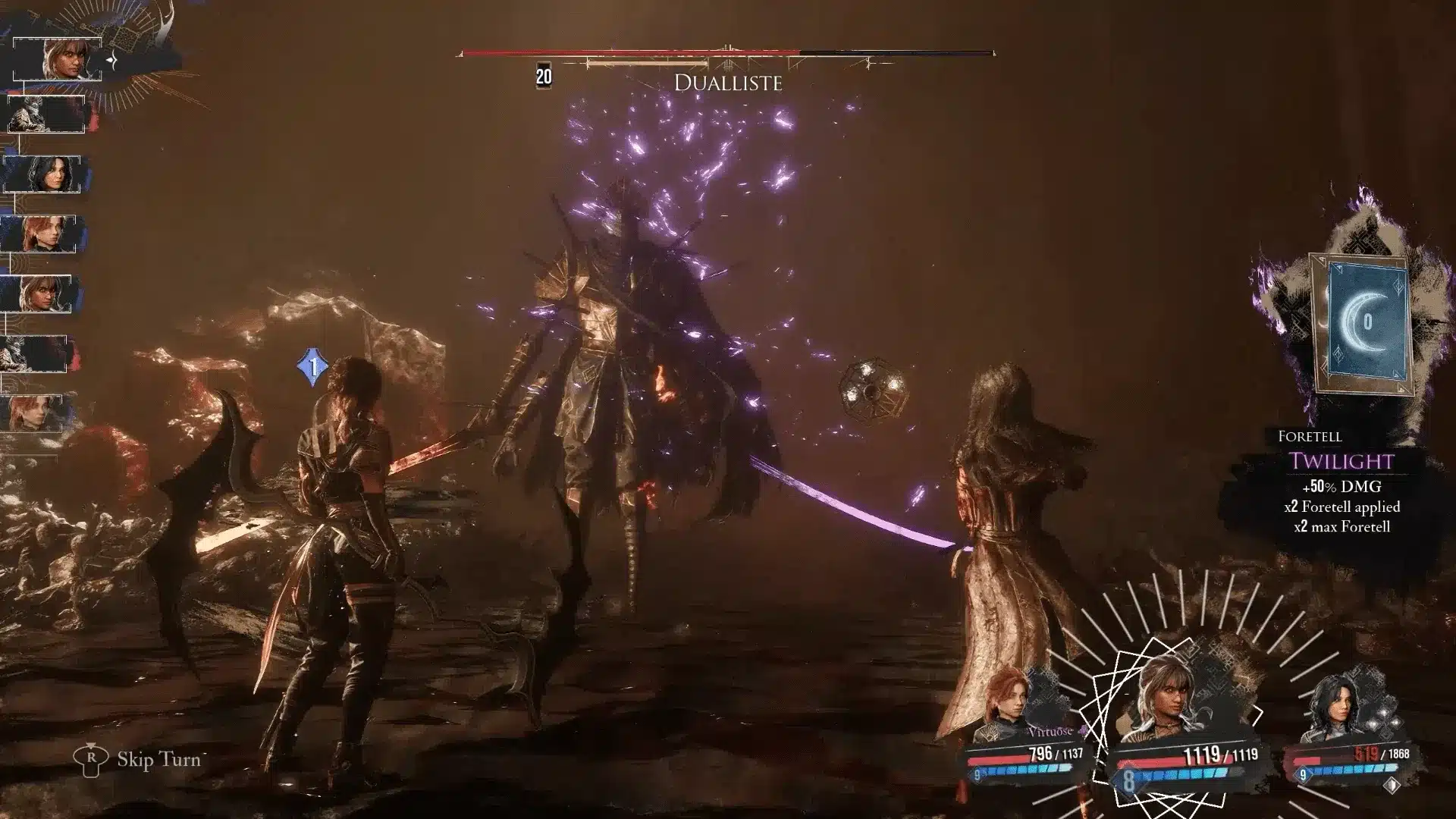Screen dimensions: 1456x819
Task: Choose the Skip Turn option
Action: click(x=158, y=759)
